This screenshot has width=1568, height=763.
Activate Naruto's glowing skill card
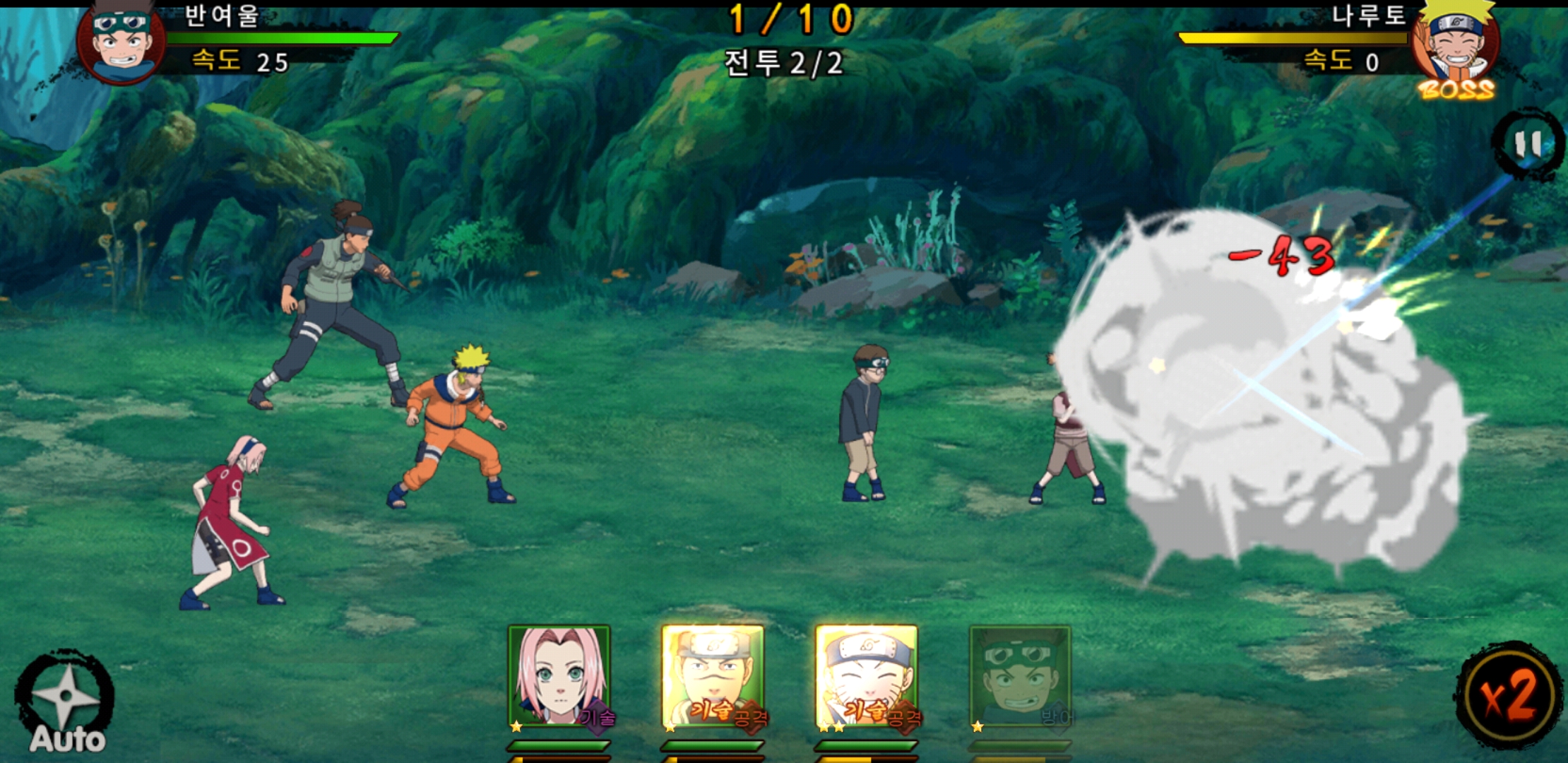pyautogui.click(x=867, y=677)
